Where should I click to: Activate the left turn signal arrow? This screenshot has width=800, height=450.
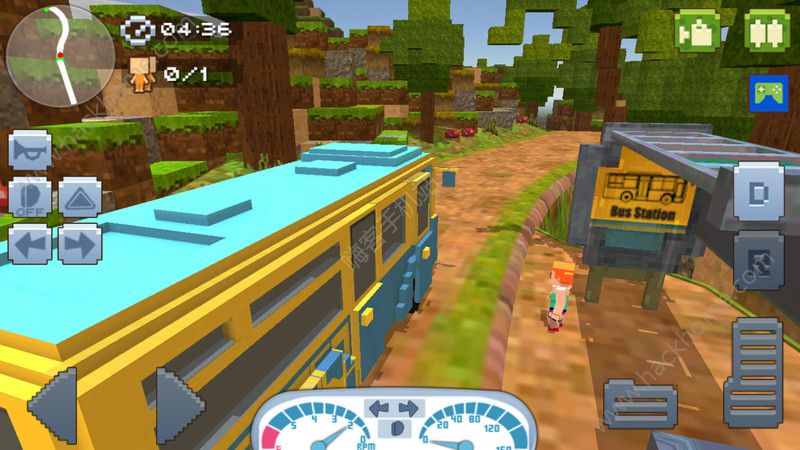pos(30,243)
